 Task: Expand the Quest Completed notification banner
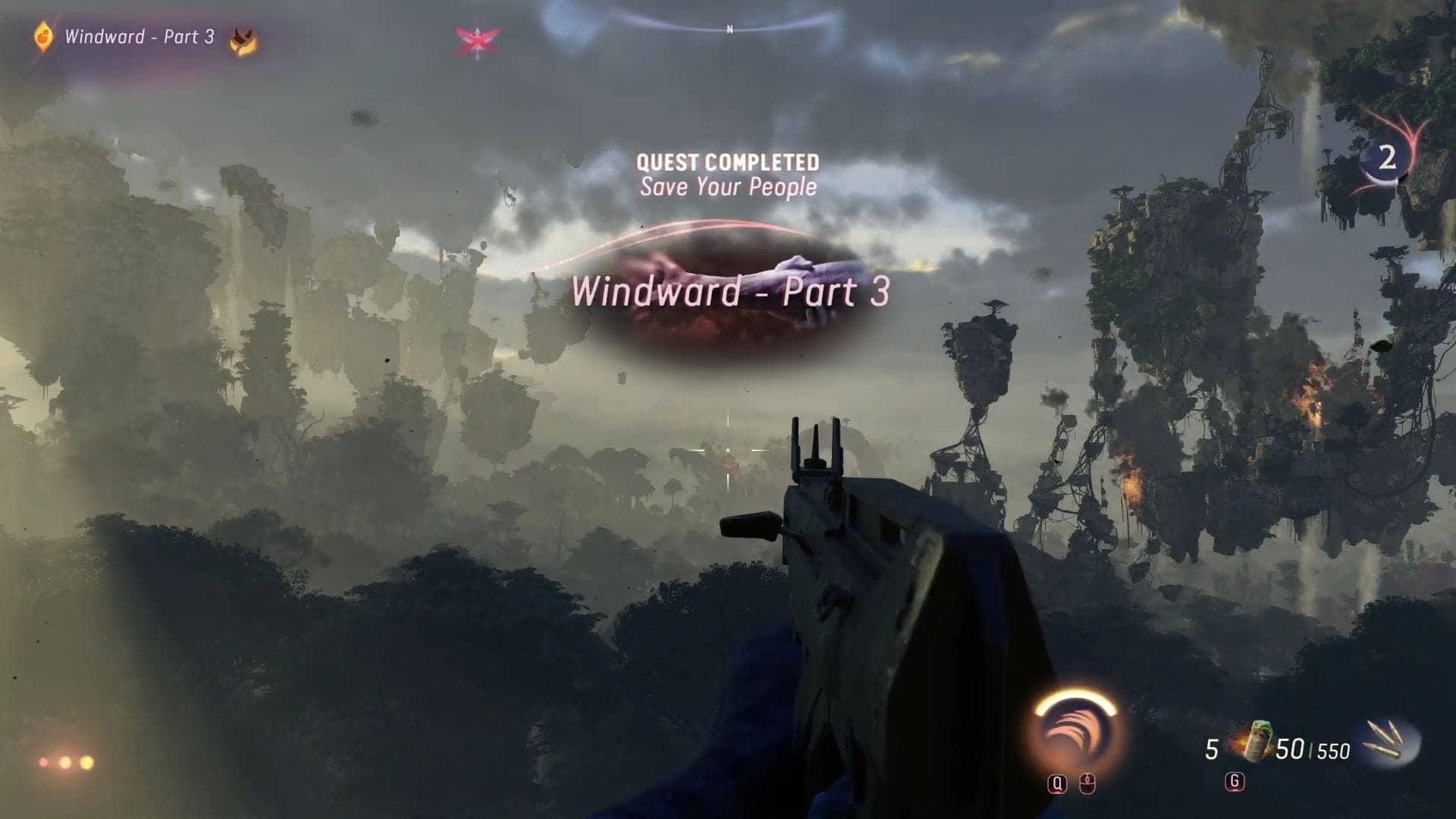[728, 162]
